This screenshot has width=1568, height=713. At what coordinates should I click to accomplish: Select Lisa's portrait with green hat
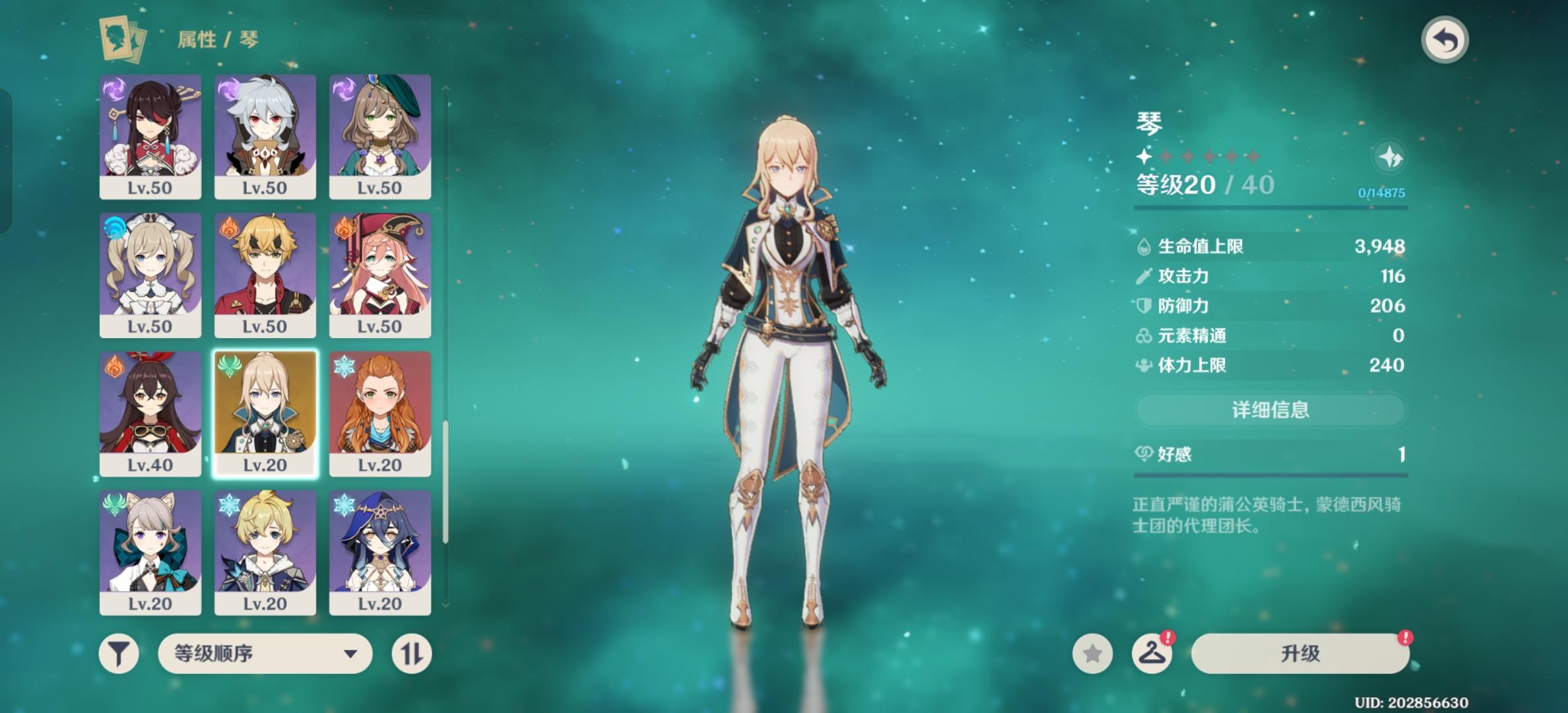[x=380, y=136]
